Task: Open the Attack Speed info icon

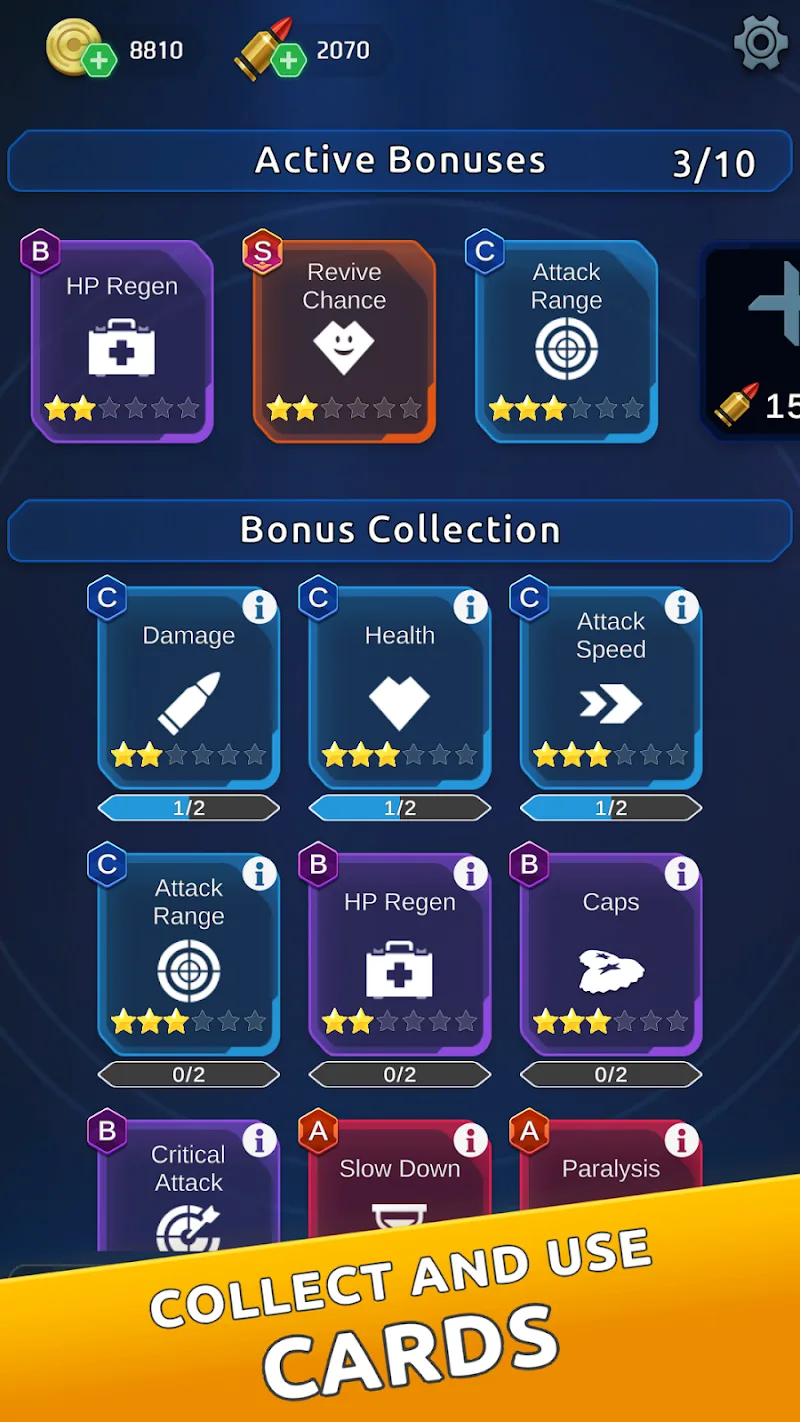Action: tap(681, 606)
